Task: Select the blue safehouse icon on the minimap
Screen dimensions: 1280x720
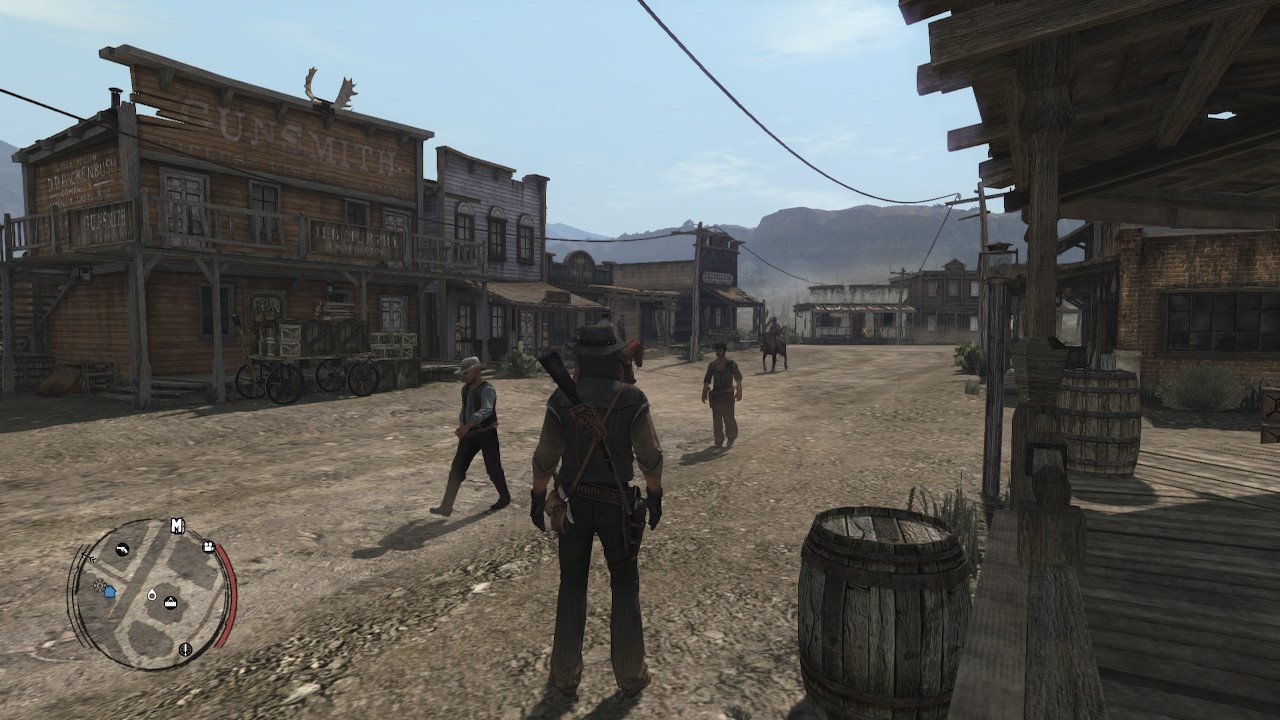Action: click(x=109, y=592)
